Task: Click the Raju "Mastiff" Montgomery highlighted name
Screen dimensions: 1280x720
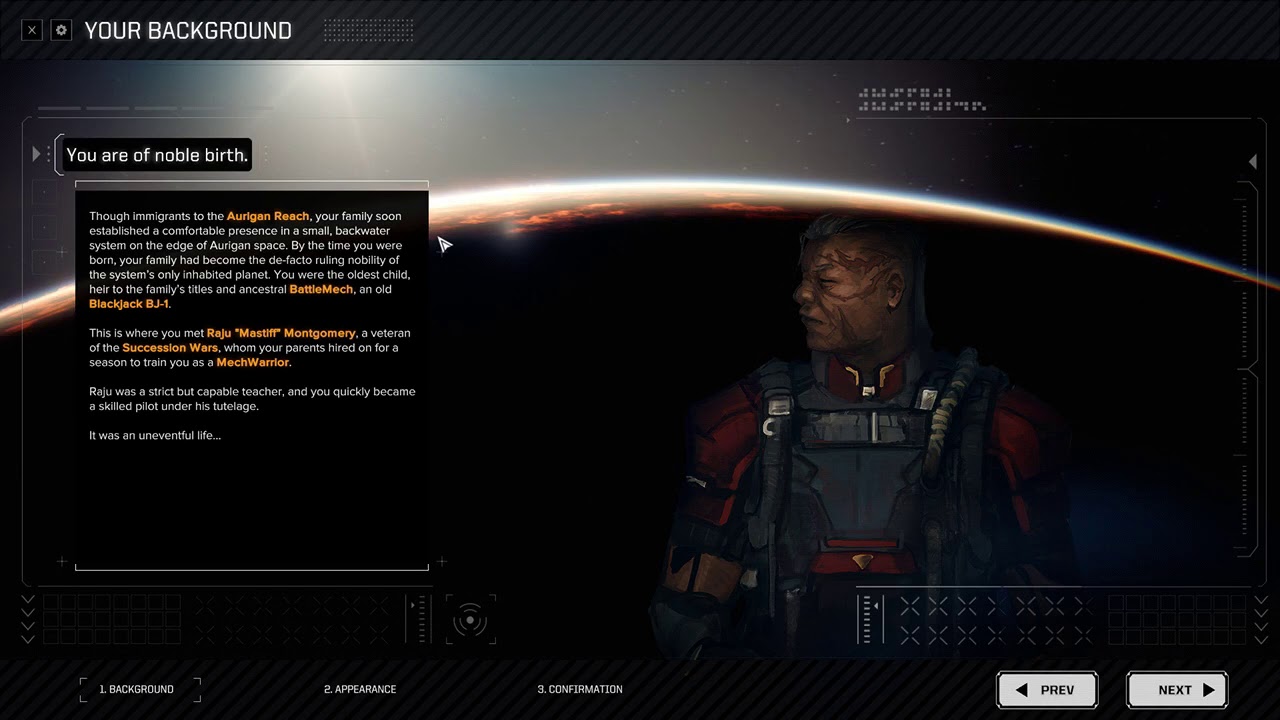Action: point(281,333)
